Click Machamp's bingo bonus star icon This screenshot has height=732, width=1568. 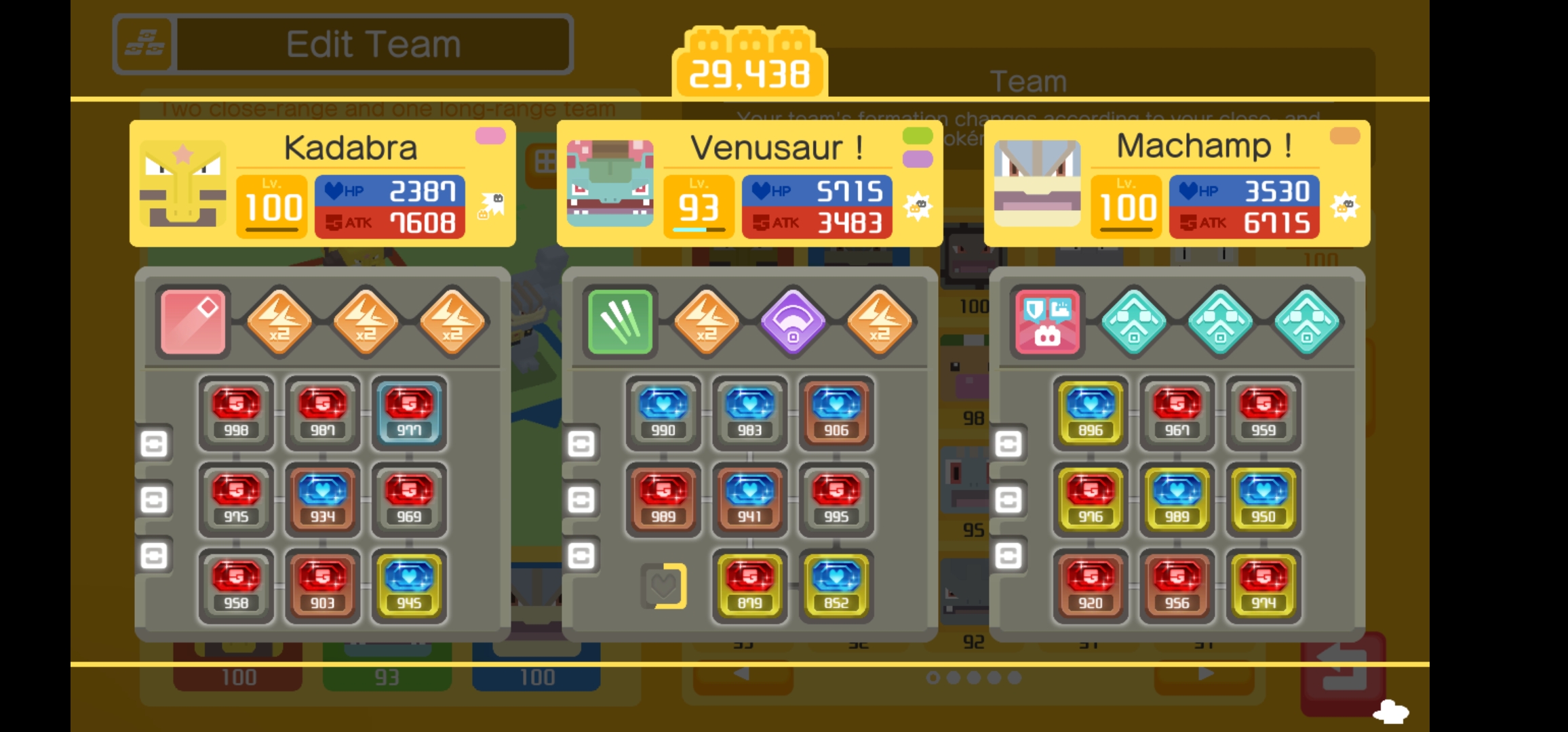pos(1346,207)
